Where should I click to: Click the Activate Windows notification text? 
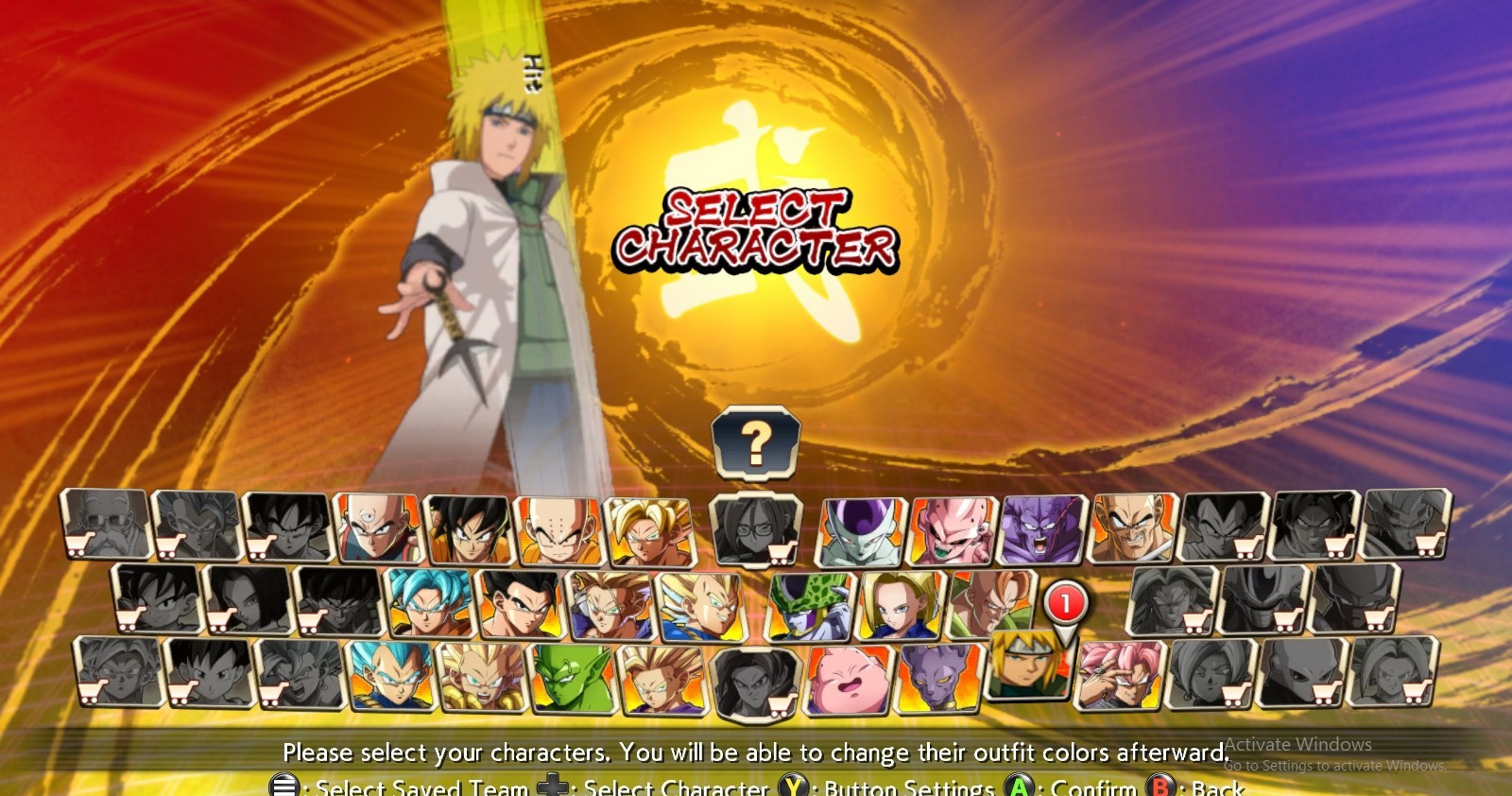pyautogui.click(x=1299, y=745)
